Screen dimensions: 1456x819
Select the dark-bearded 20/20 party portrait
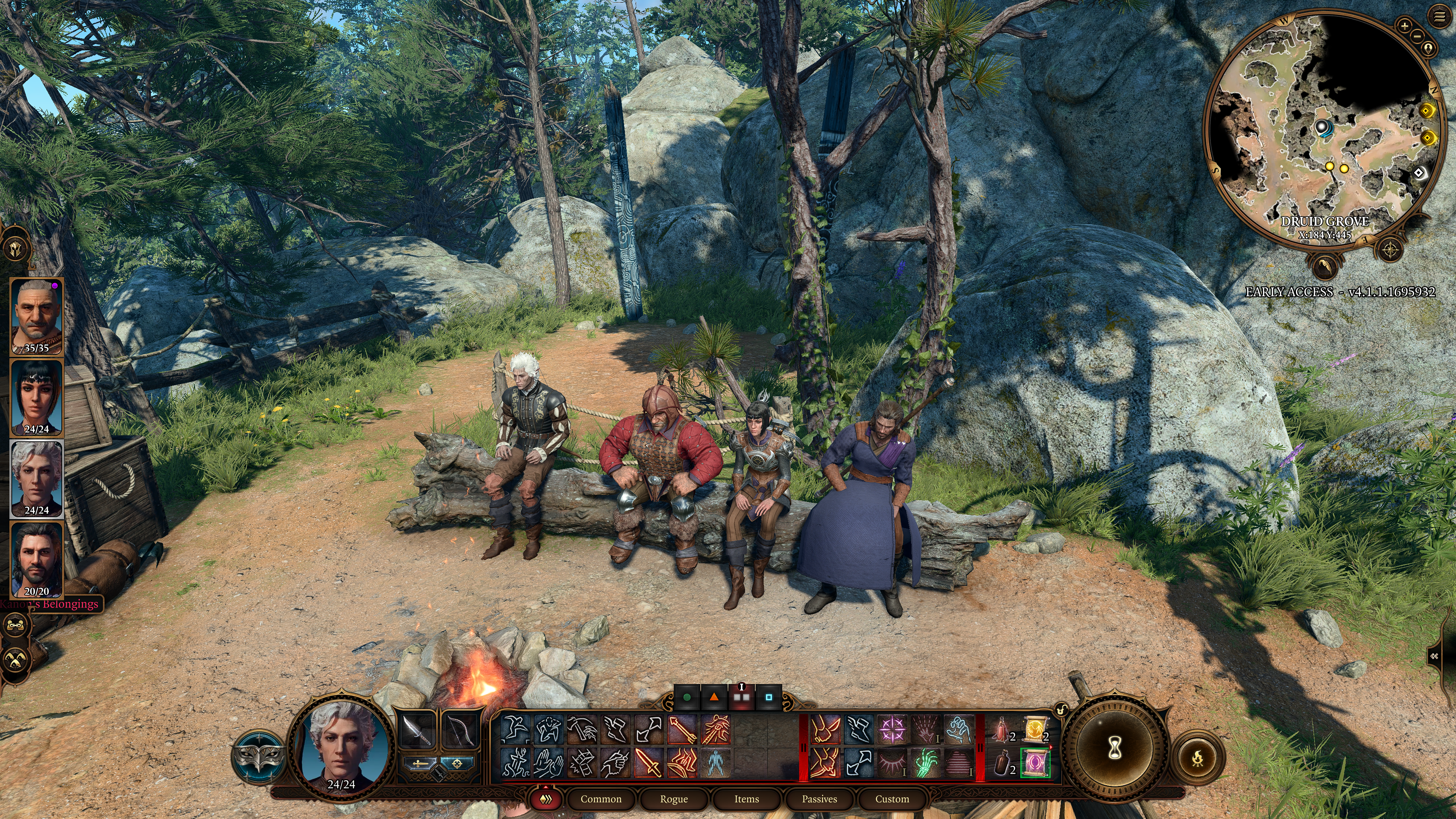click(37, 560)
